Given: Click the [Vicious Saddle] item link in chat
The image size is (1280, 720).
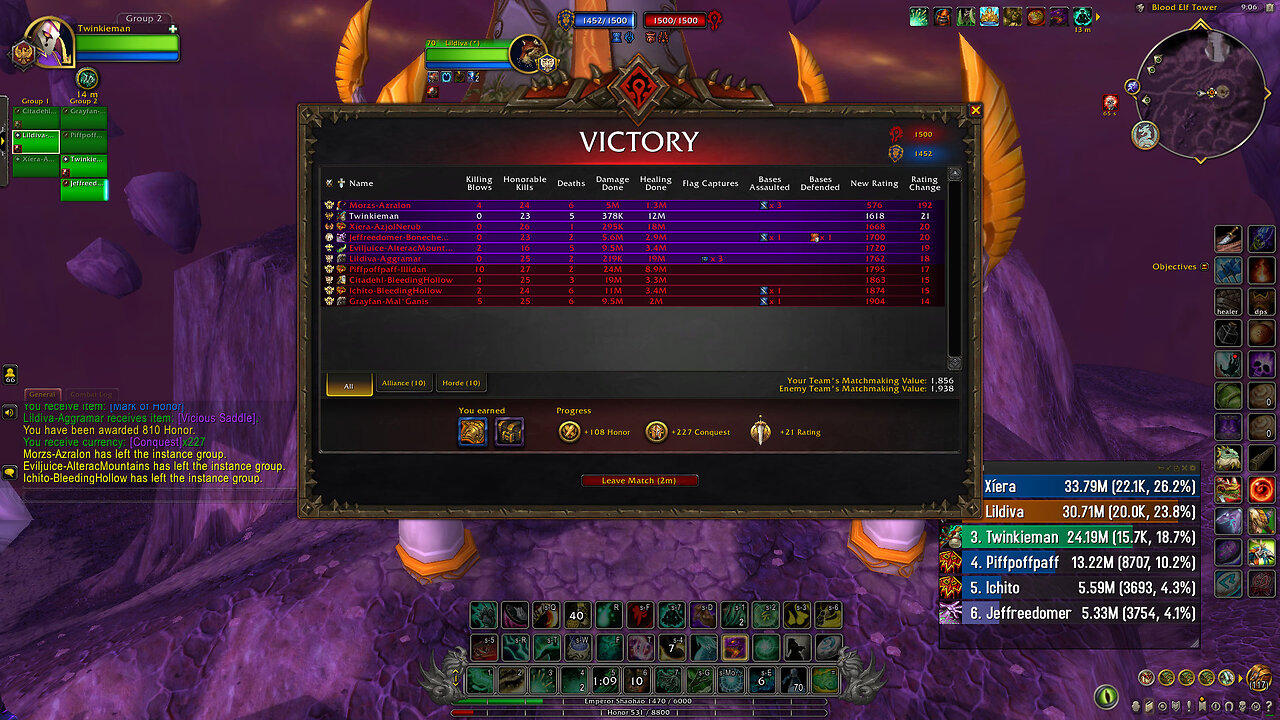Looking at the screenshot, I should pos(217,419).
